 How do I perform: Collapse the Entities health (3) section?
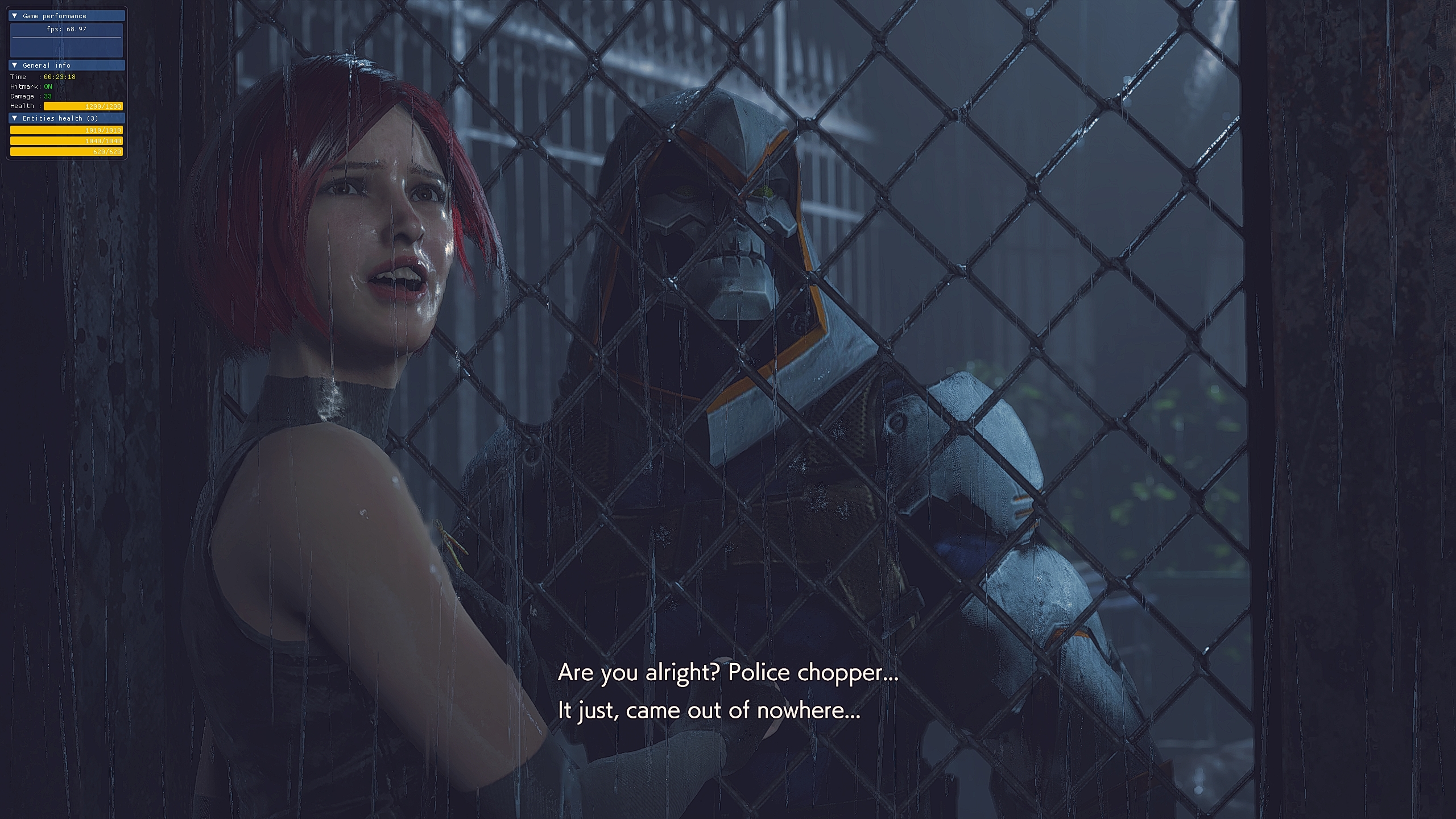15,118
